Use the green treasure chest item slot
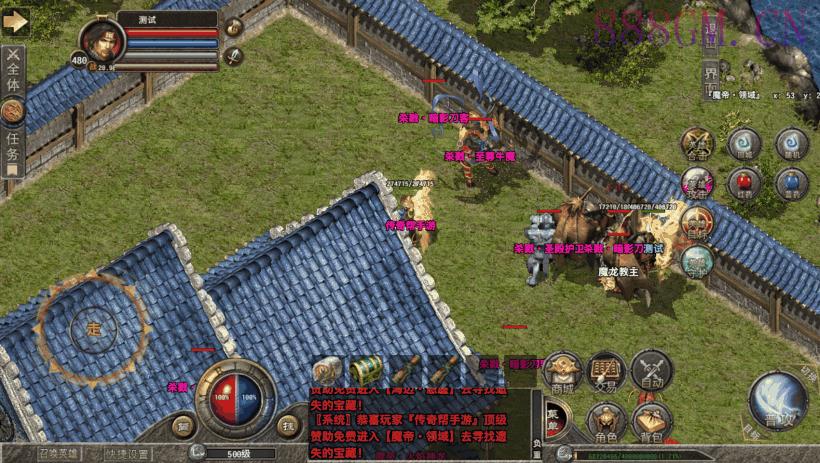 click(x=363, y=368)
